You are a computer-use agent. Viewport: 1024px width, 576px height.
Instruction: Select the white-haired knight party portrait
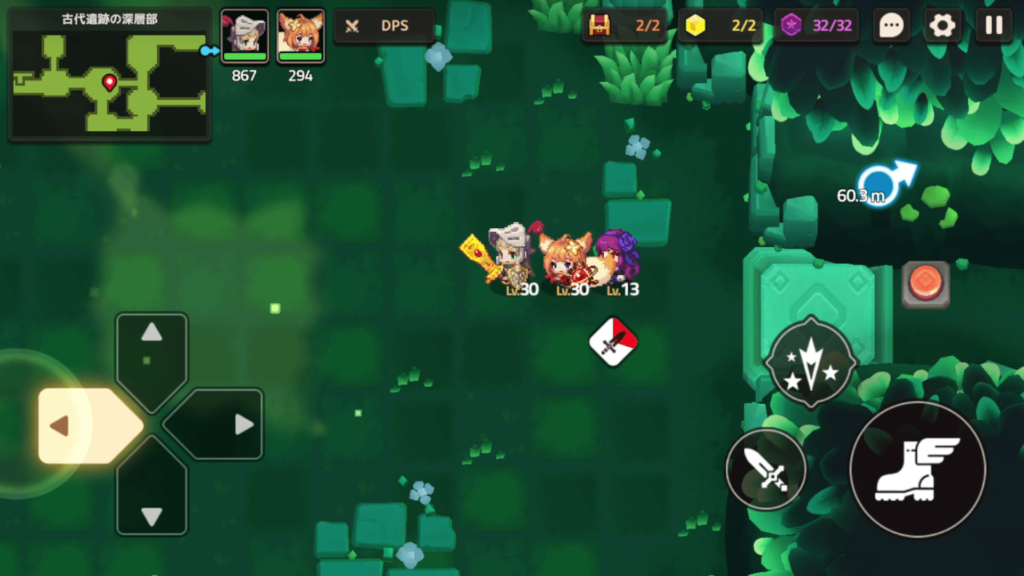(x=244, y=37)
